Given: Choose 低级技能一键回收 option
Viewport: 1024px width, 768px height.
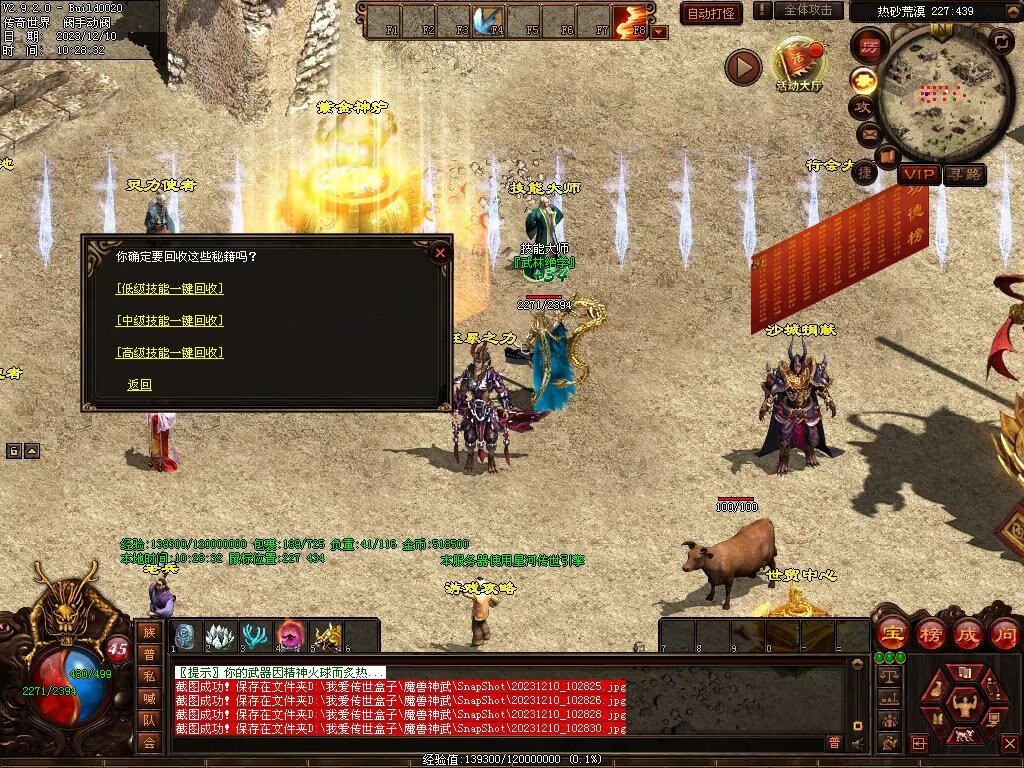Looking at the screenshot, I should [169, 289].
